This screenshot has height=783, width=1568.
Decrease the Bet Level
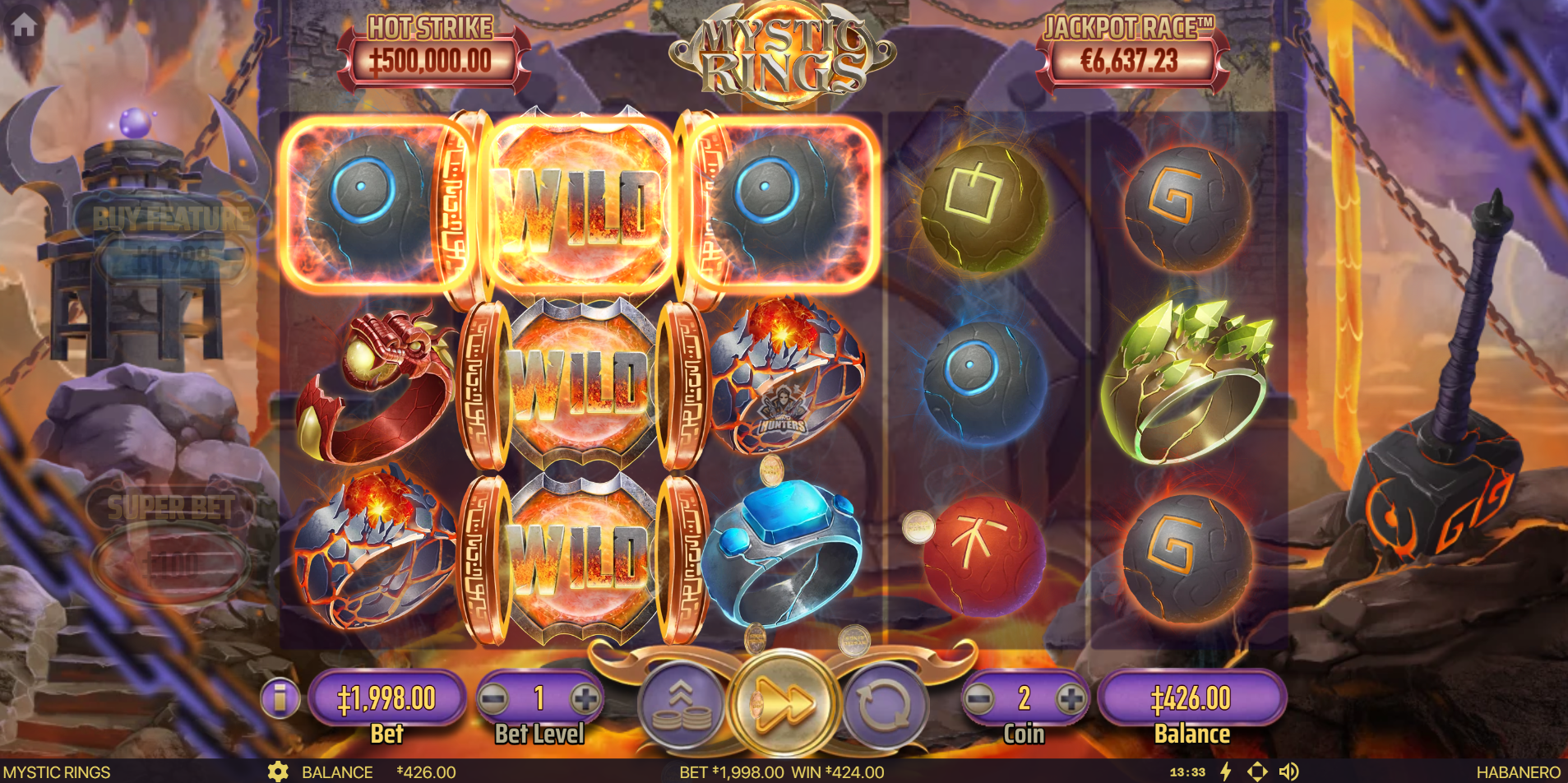pos(493,699)
